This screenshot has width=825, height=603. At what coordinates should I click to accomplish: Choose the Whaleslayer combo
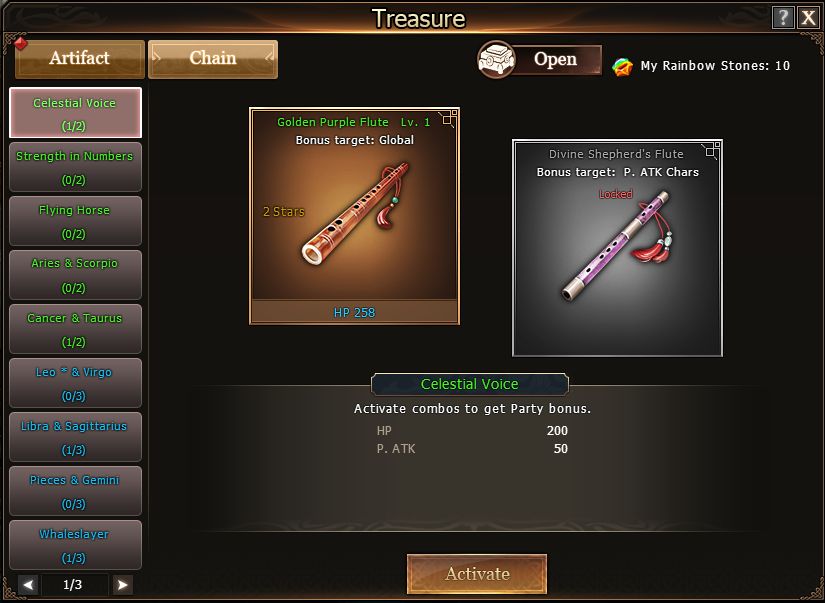[75, 545]
